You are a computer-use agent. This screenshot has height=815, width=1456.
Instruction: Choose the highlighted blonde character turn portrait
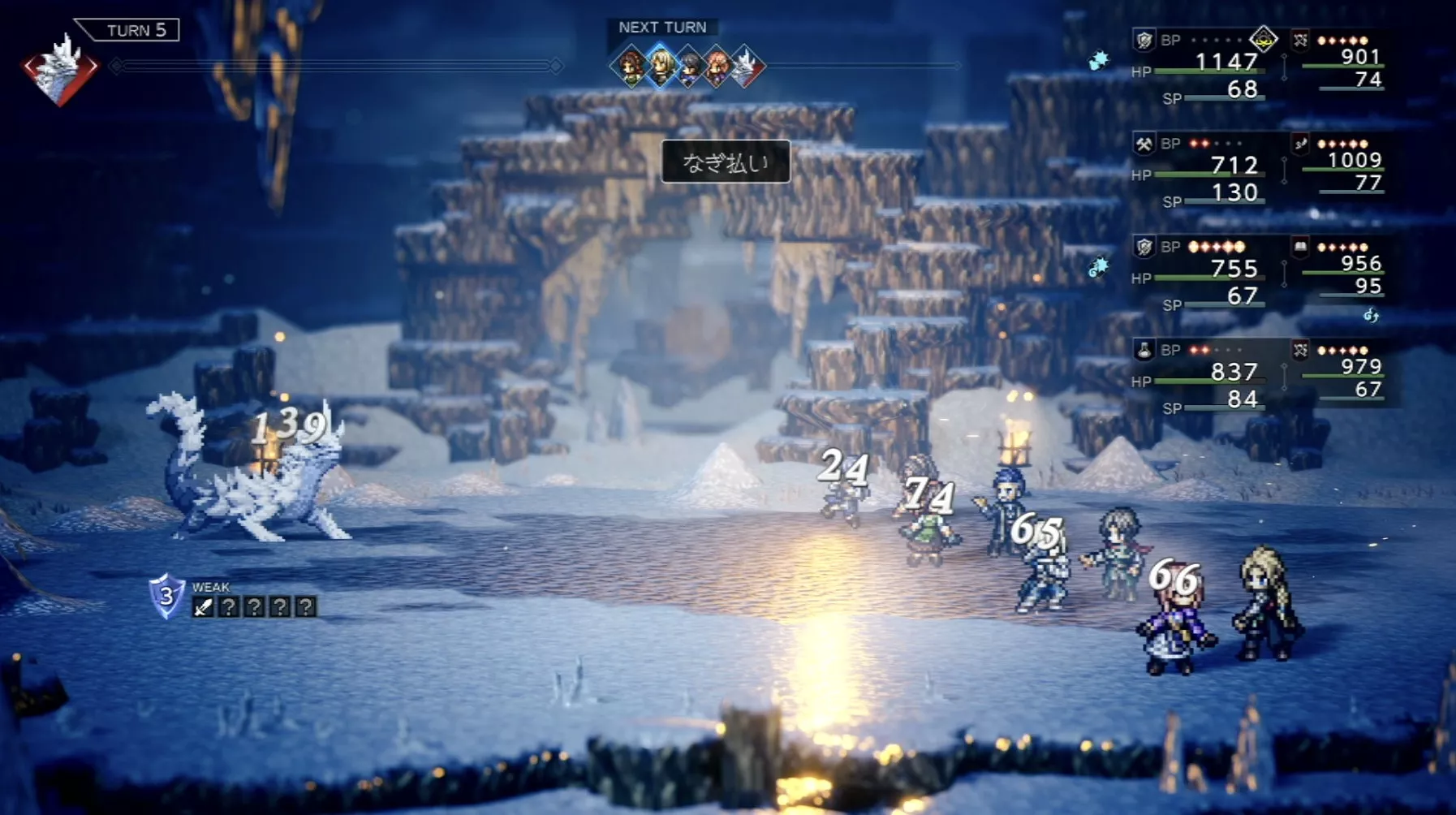click(x=661, y=66)
